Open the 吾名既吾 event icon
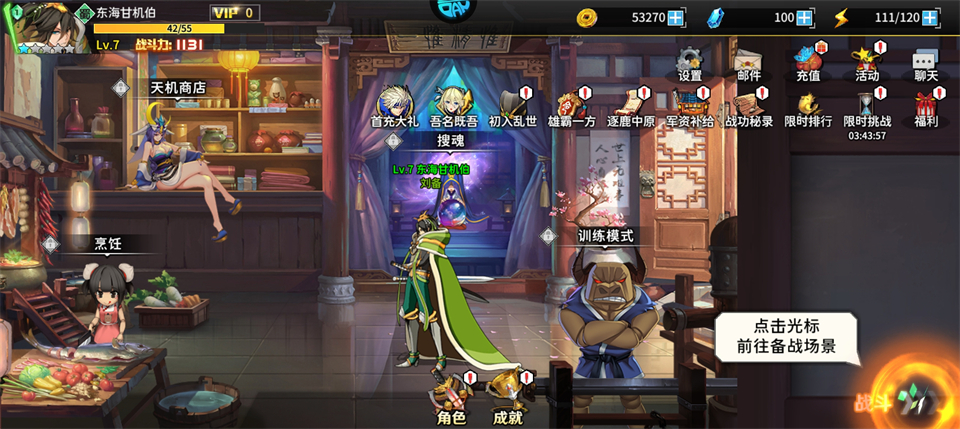The width and height of the screenshot is (960, 429). pyautogui.click(x=453, y=106)
